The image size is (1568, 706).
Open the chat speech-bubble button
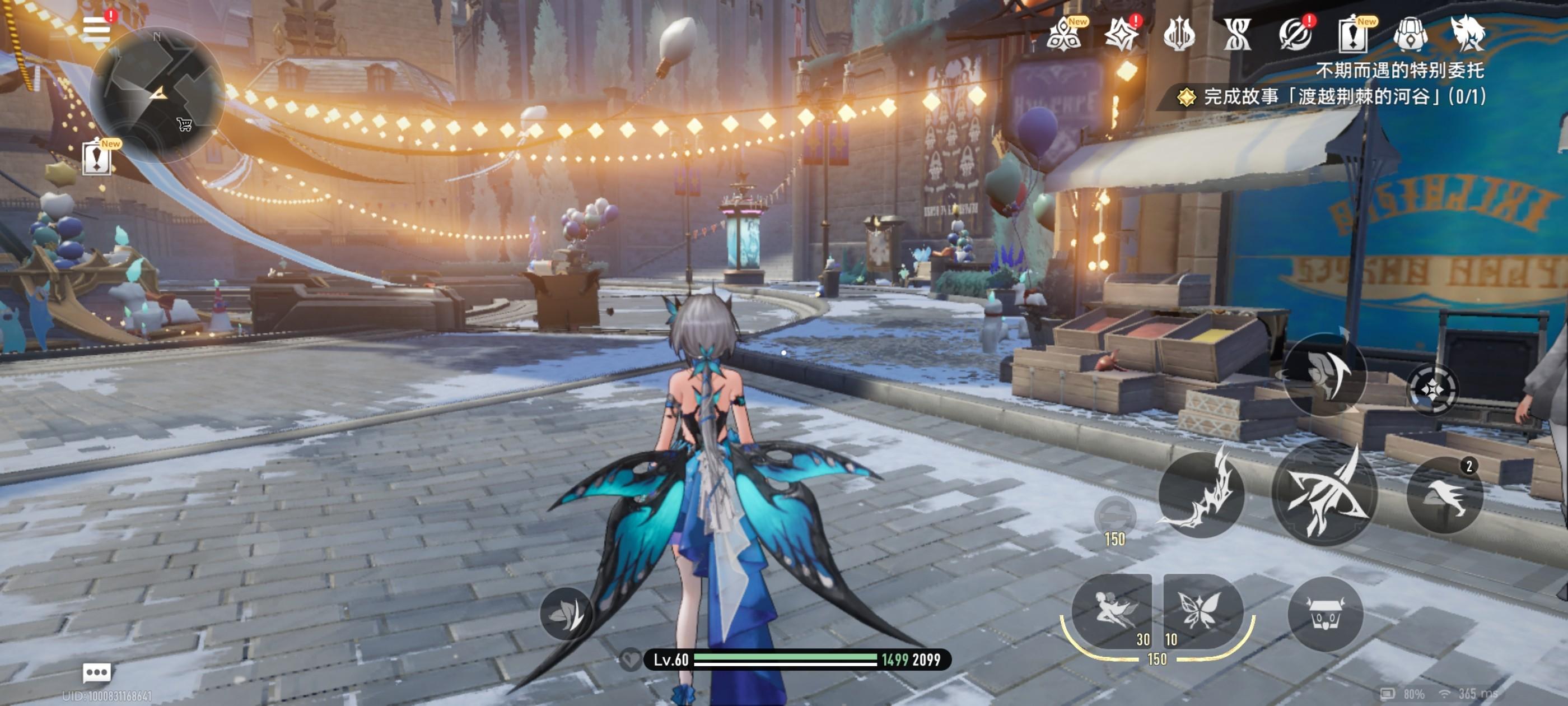[97, 672]
